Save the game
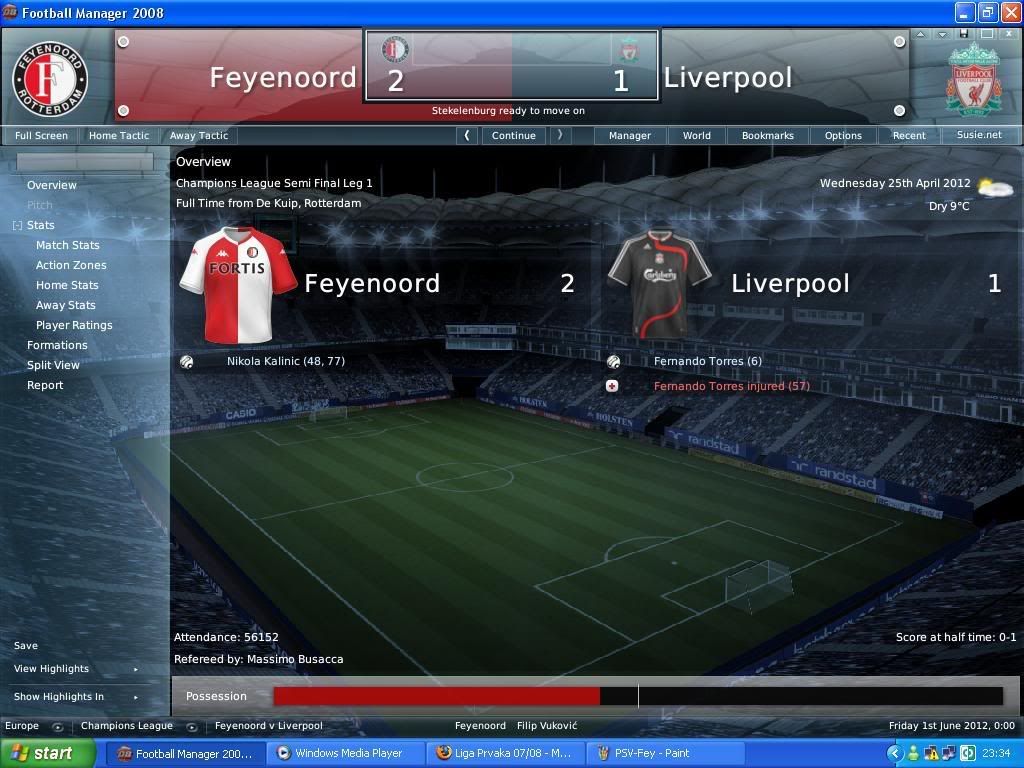 pyautogui.click(x=26, y=646)
